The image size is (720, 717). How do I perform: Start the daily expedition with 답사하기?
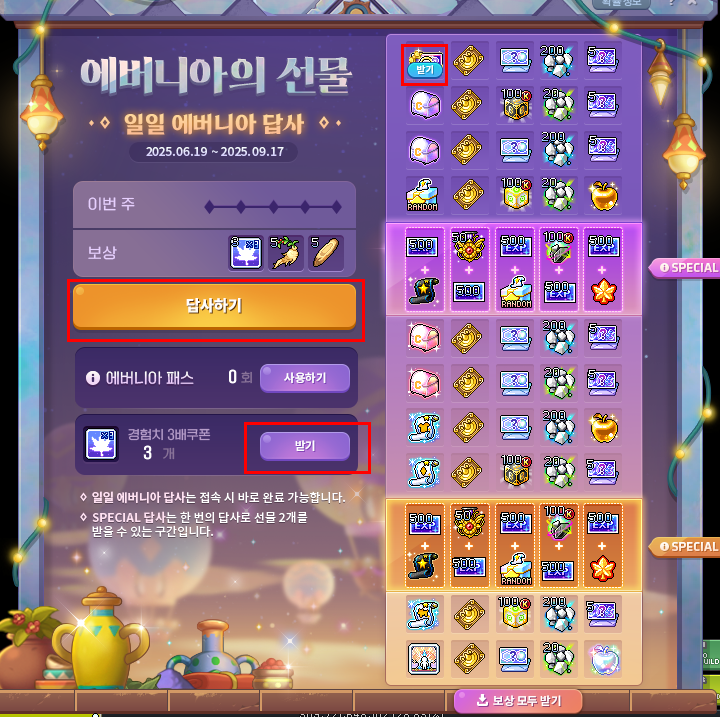[x=214, y=306]
